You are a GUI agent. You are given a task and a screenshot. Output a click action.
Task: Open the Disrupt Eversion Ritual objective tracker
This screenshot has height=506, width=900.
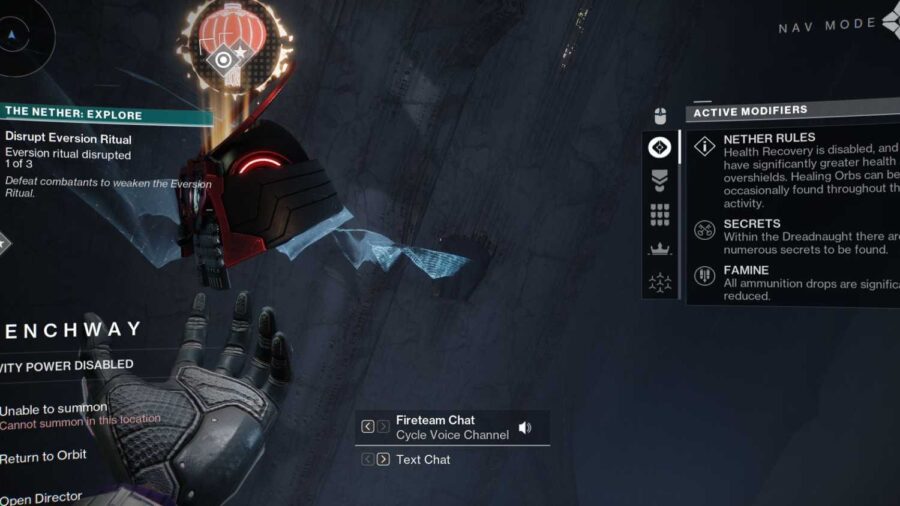click(x=68, y=138)
